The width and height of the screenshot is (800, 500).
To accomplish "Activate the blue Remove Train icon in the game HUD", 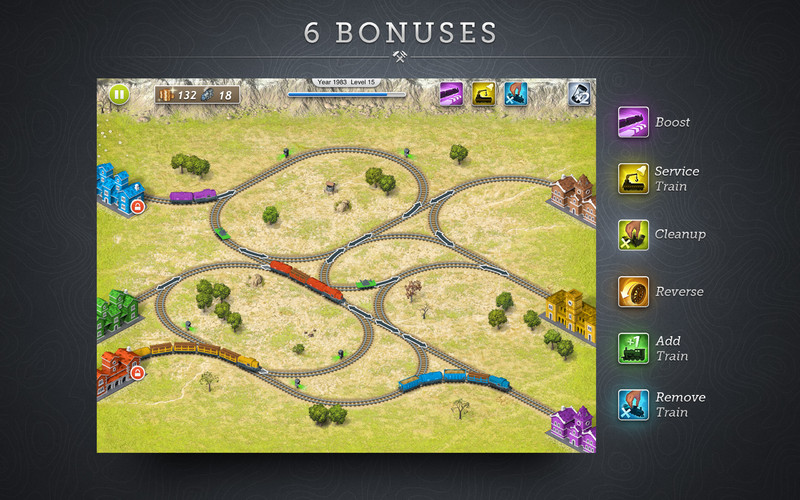I will [x=516, y=94].
